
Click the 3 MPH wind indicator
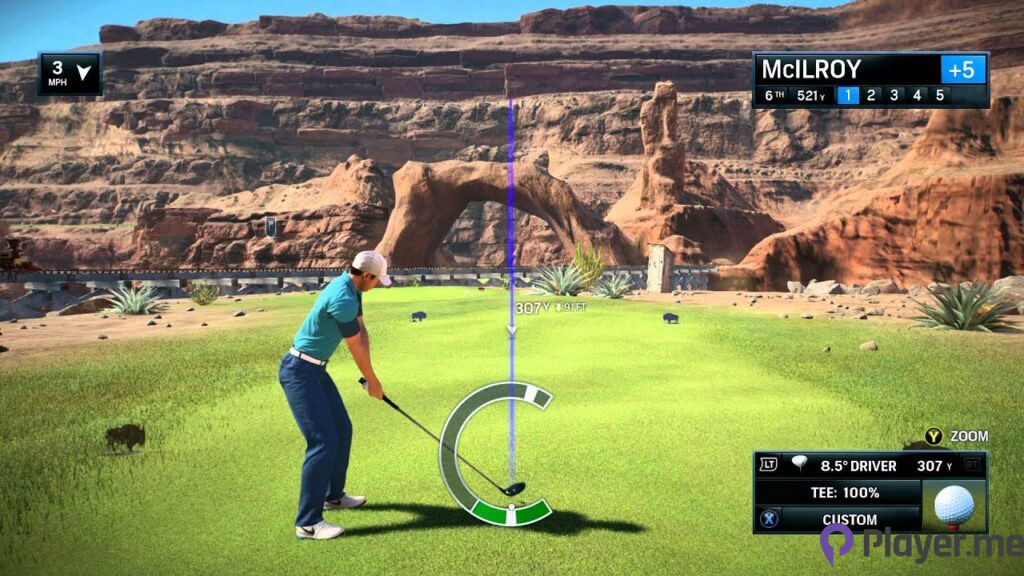[x=70, y=73]
